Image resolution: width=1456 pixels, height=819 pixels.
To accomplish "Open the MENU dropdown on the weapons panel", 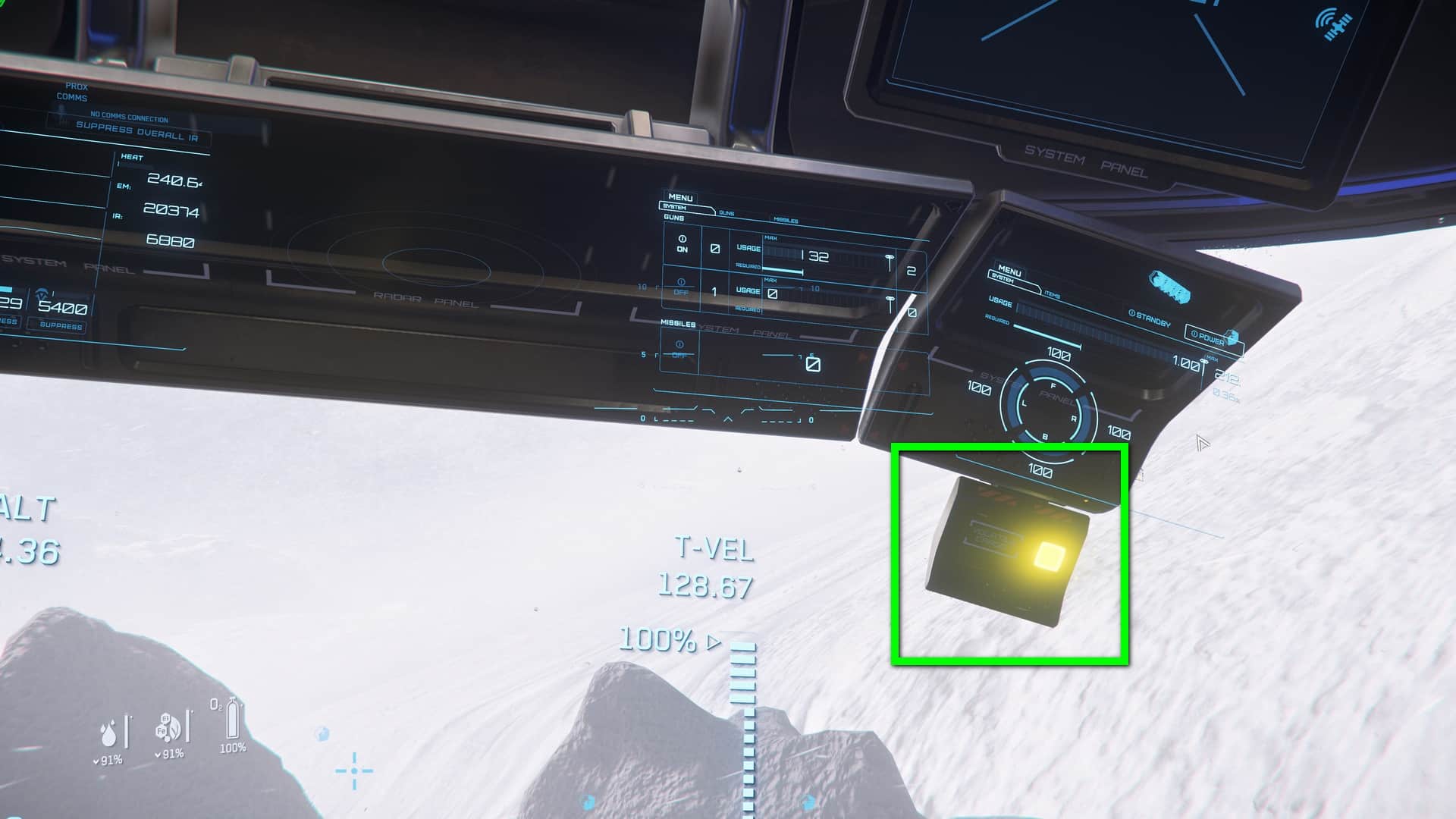I will click(x=680, y=199).
